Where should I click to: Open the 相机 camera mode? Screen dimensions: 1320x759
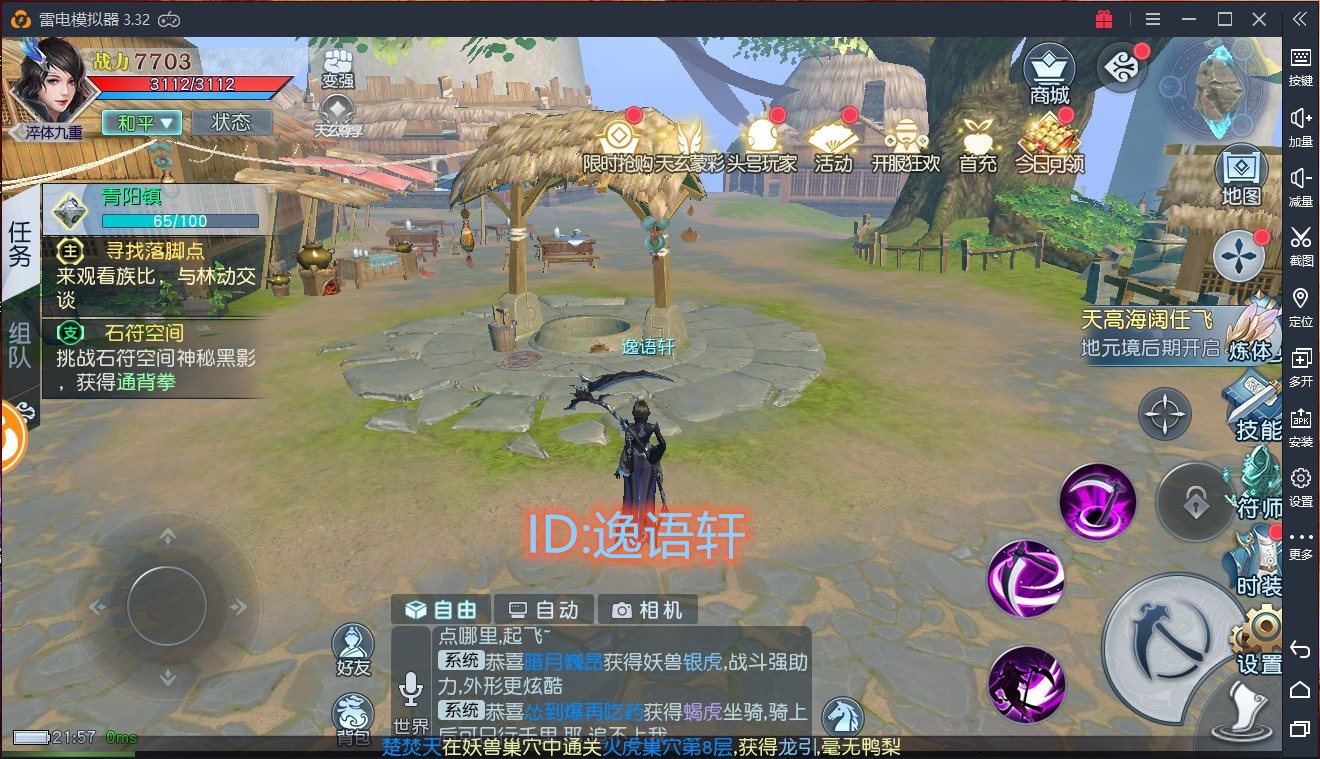[648, 609]
